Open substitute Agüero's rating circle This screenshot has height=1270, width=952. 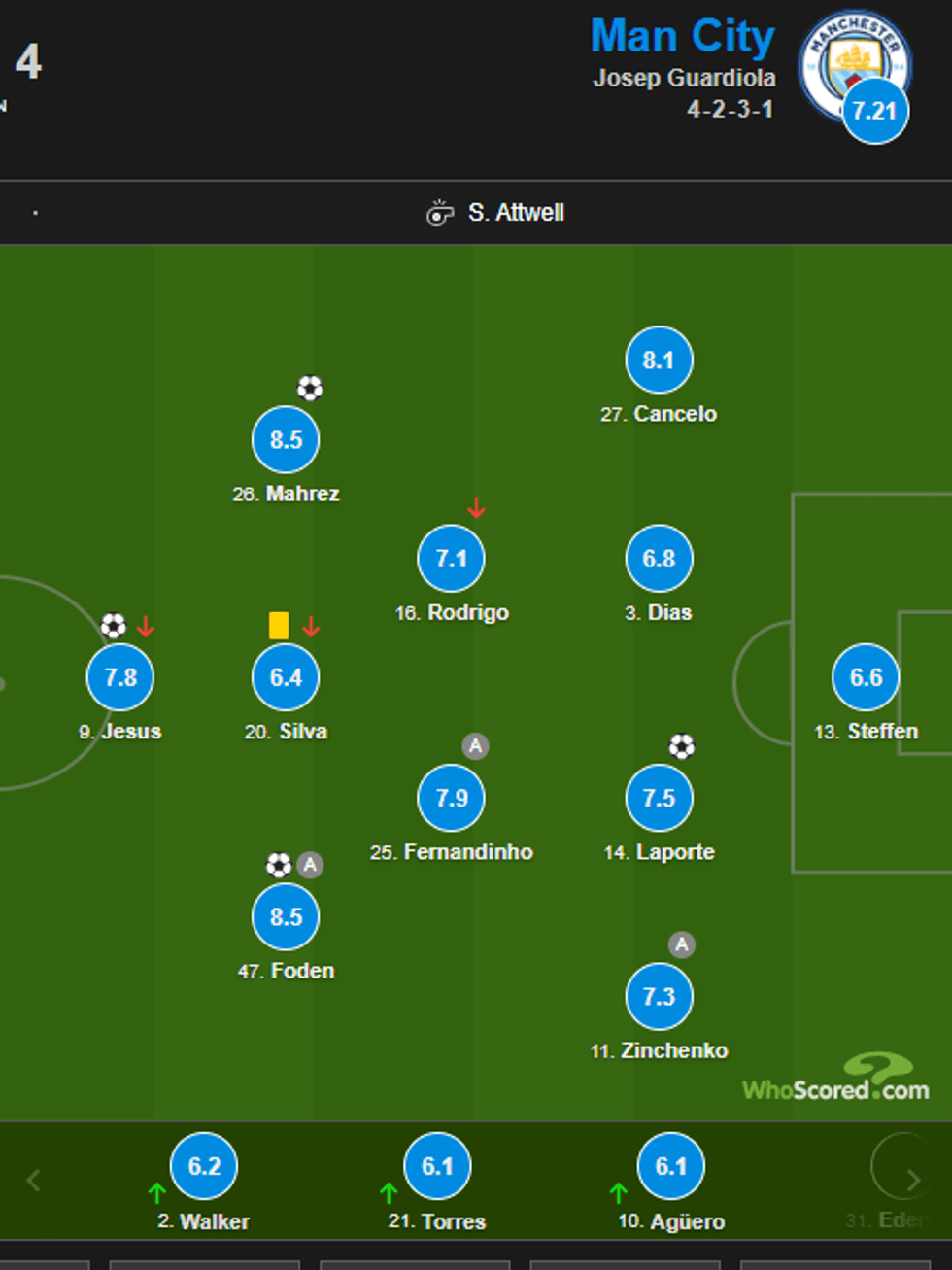pyautogui.click(x=670, y=1166)
